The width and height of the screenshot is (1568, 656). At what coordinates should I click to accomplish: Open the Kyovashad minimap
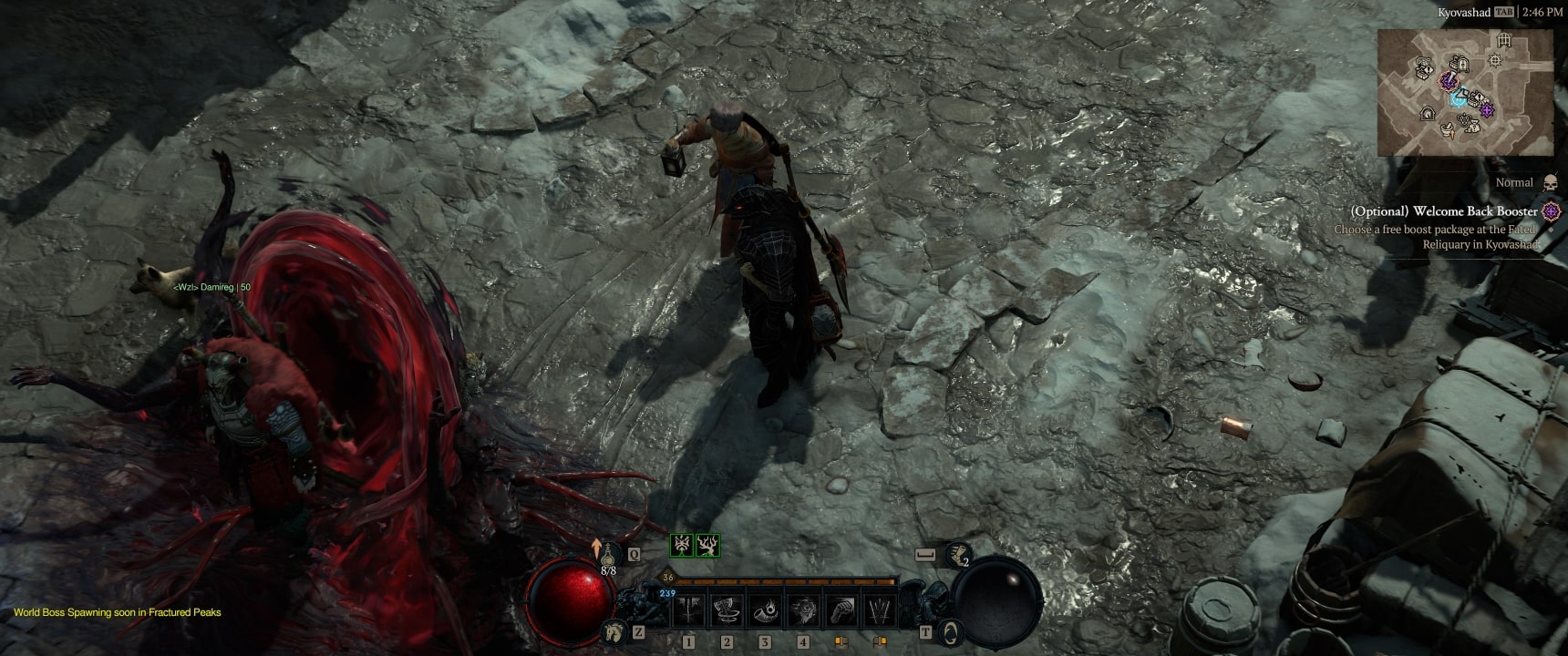click(1465, 91)
